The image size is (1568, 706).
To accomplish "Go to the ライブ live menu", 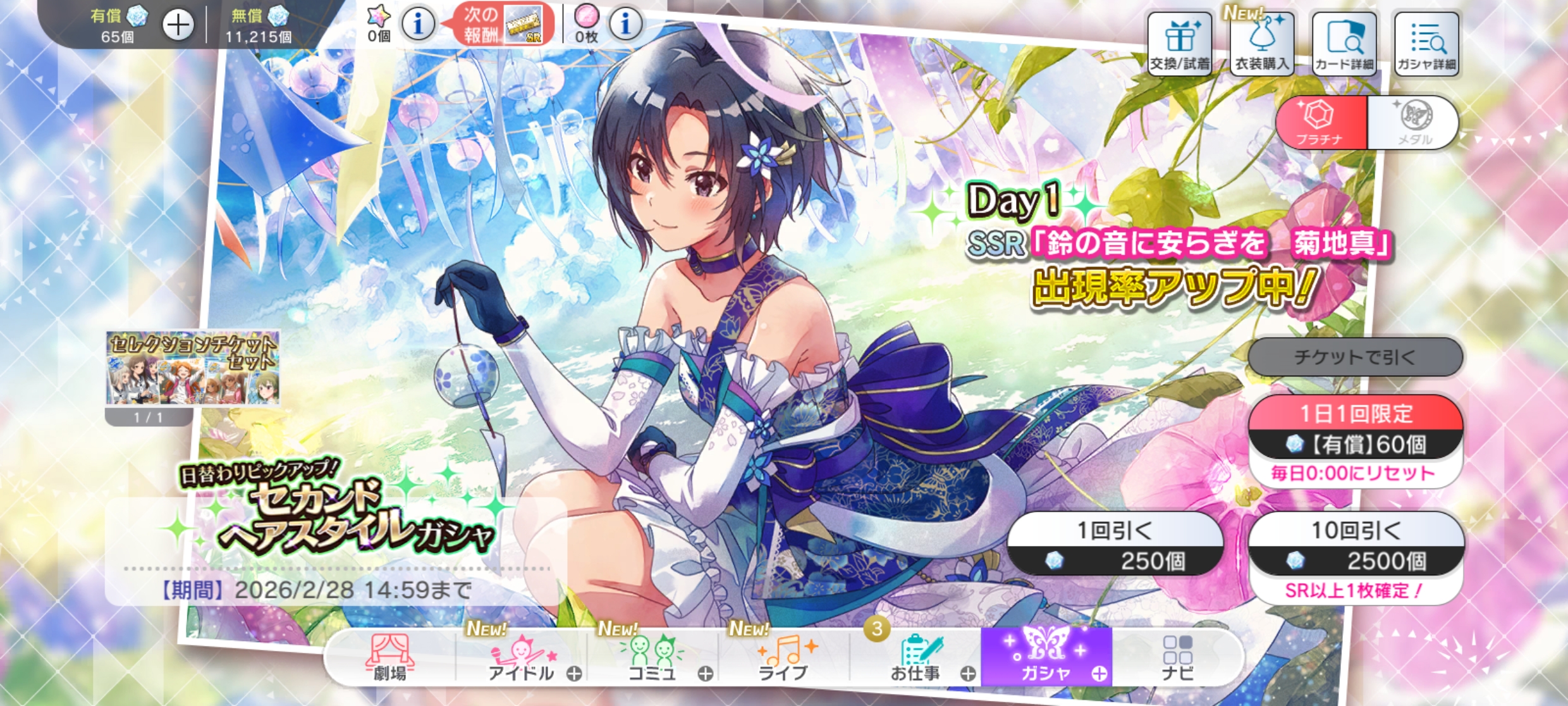I will click(x=784, y=658).
